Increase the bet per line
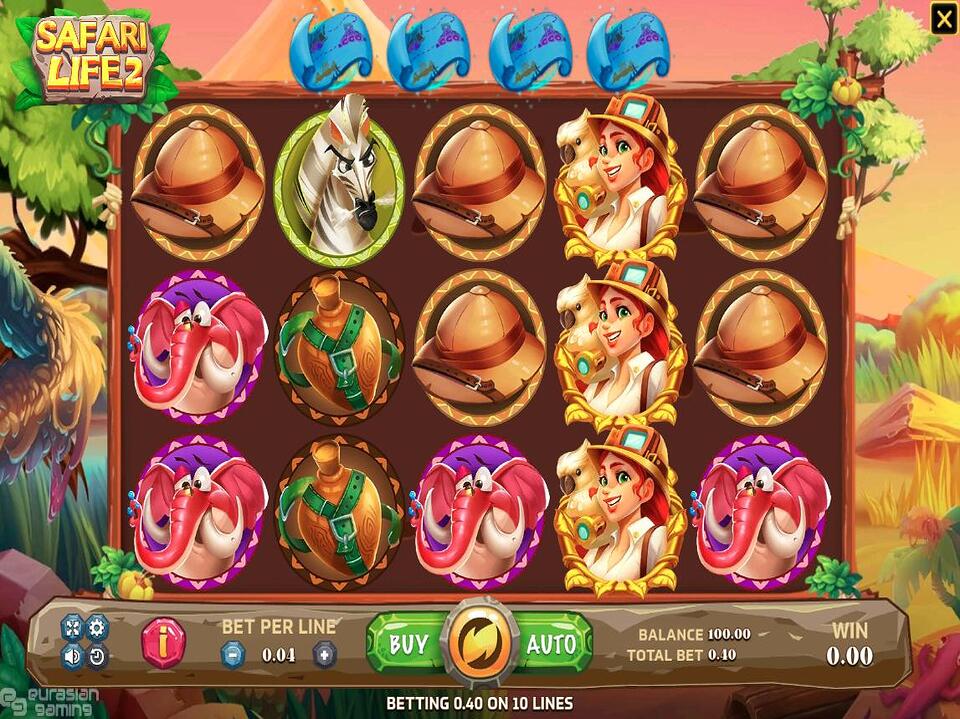This screenshot has width=960, height=719. click(x=324, y=655)
